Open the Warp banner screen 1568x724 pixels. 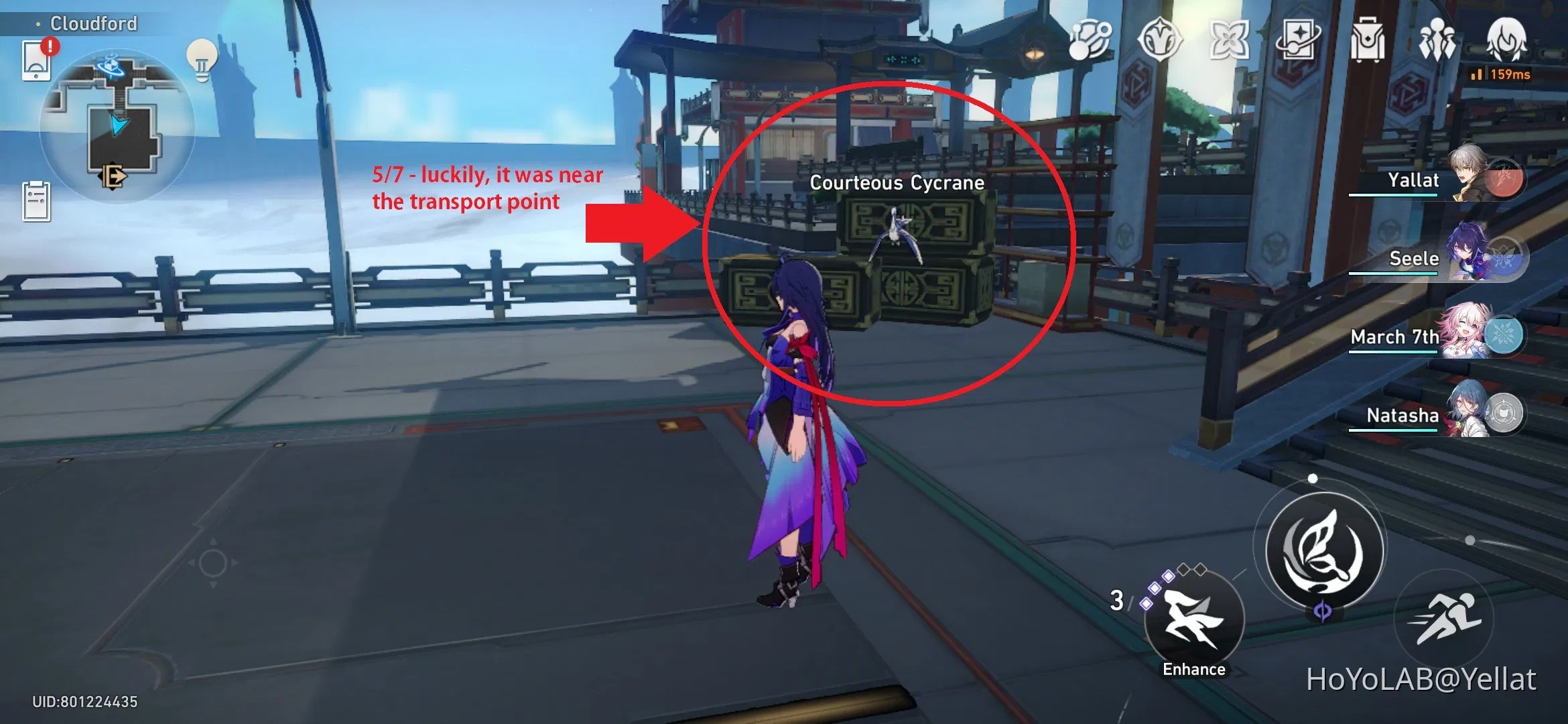click(1299, 40)
